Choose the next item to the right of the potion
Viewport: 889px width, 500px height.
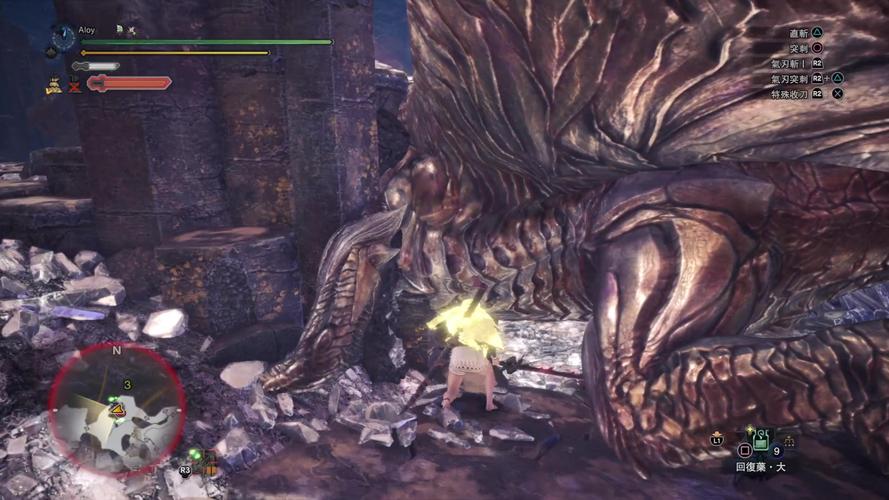click(x=789, y=440)
